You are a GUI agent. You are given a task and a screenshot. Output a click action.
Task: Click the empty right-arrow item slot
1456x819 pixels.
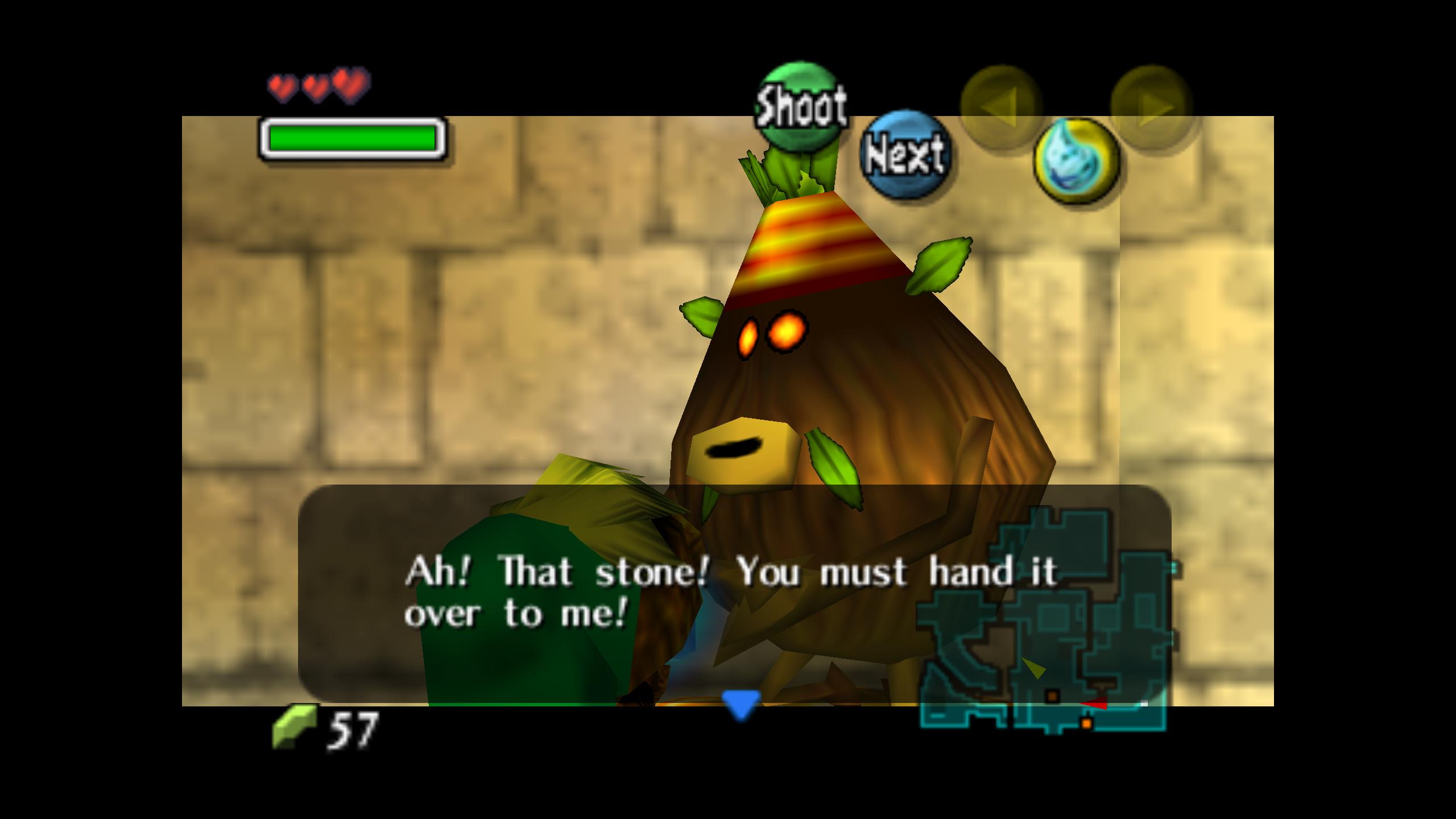tap(1151, 106)
